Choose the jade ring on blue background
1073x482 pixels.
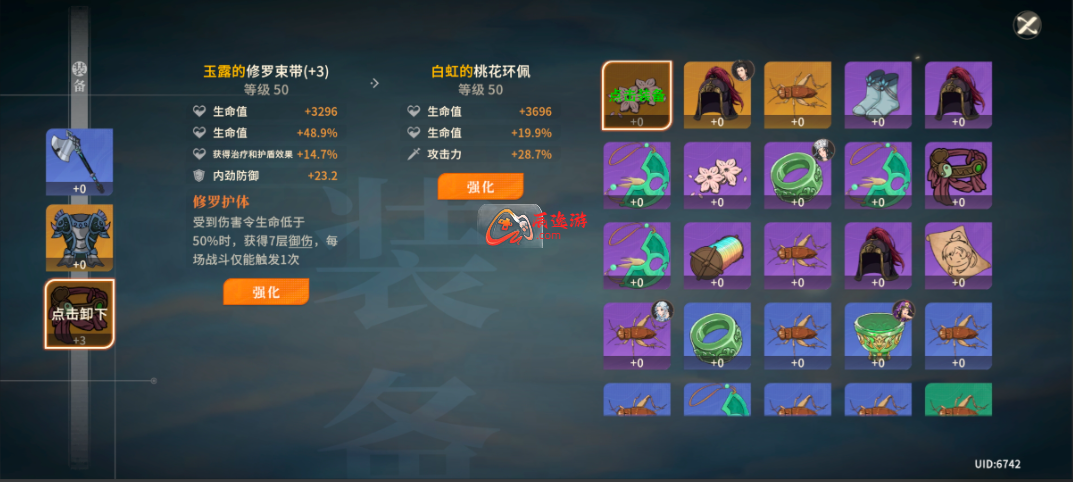[x=717, y=335]
